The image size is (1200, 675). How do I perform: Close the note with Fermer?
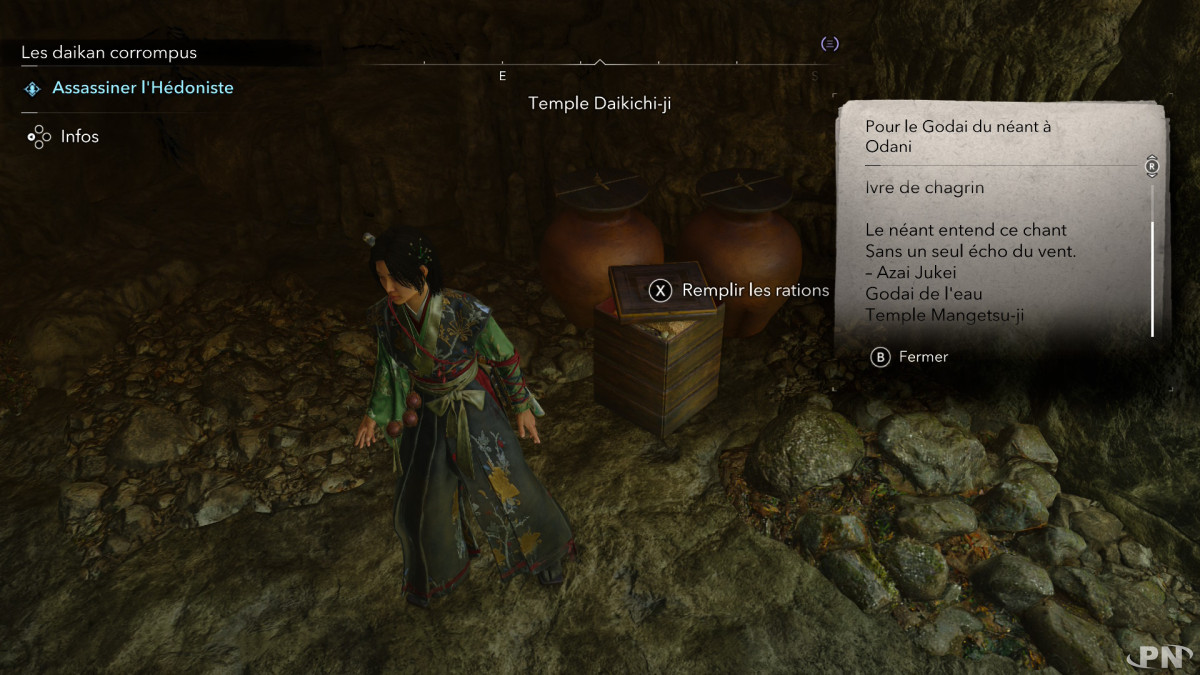coord(910,357)
